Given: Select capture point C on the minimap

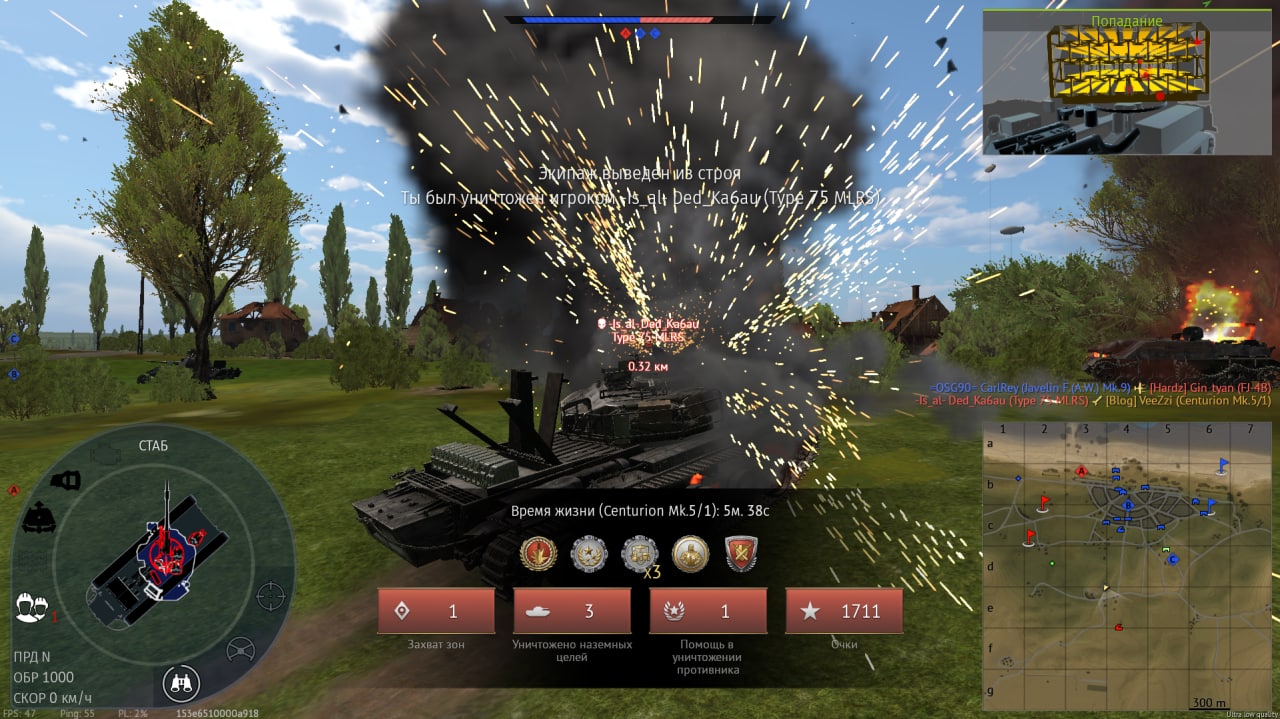Looking at the screenshot, I should coord(1174,560).
